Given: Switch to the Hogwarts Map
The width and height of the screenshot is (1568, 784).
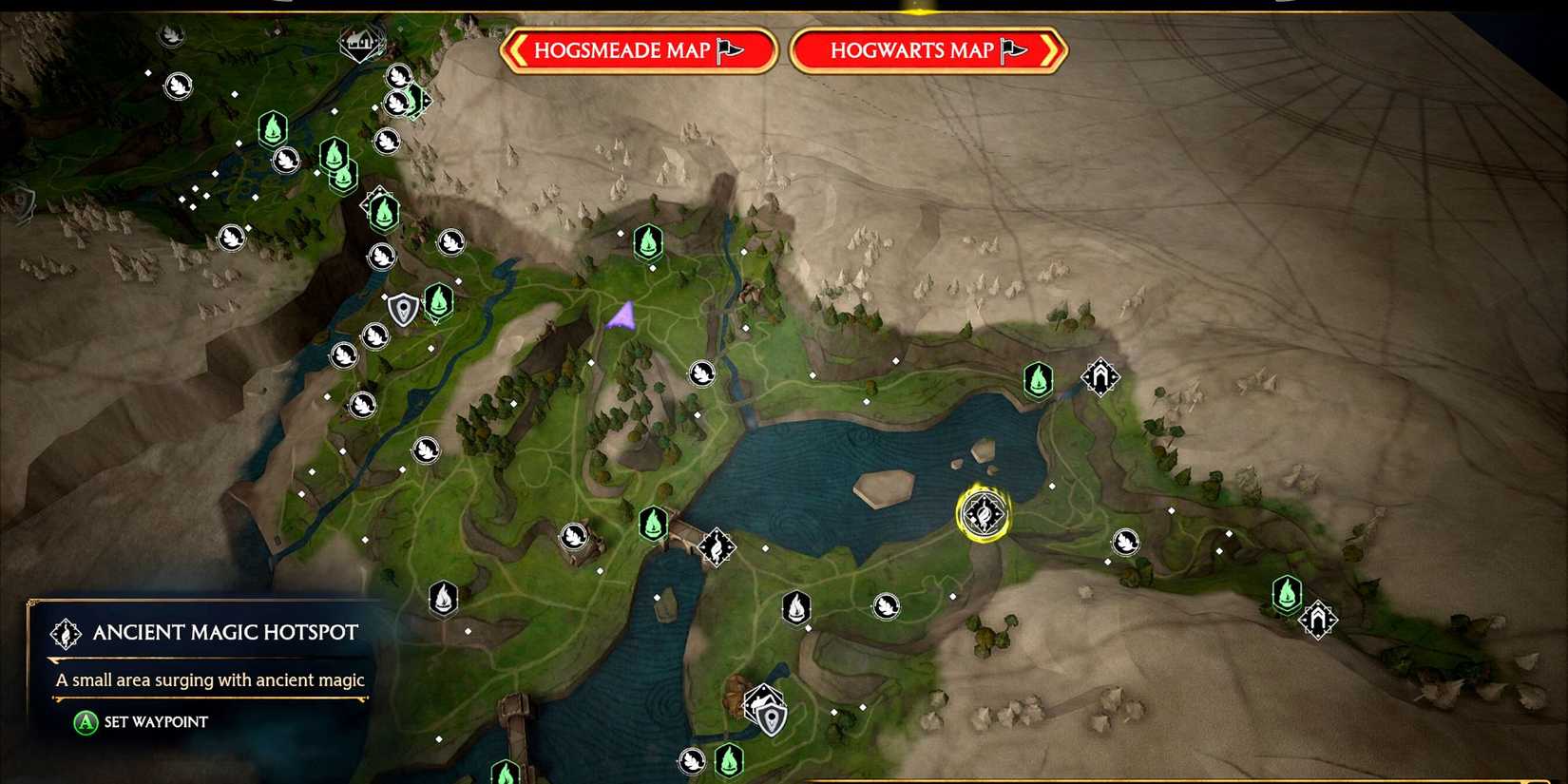Looking at the screenshot, I should click(x=927, y=51).
